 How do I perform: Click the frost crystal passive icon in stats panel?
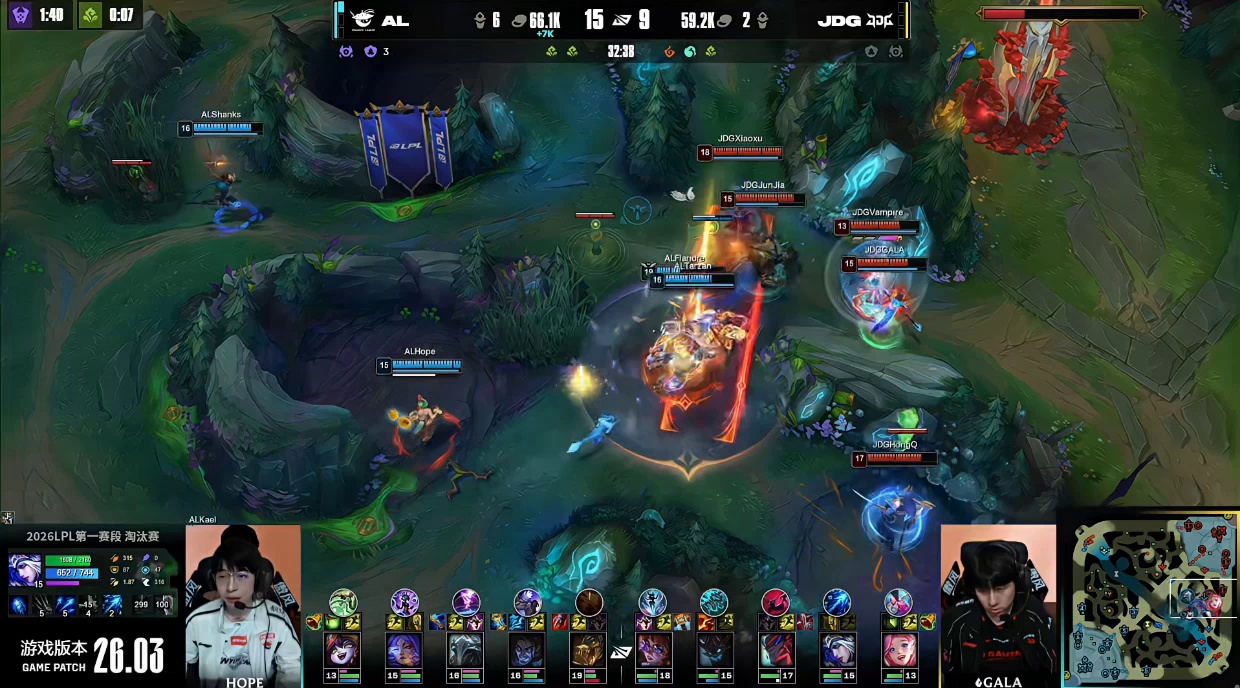pos(19,604)
